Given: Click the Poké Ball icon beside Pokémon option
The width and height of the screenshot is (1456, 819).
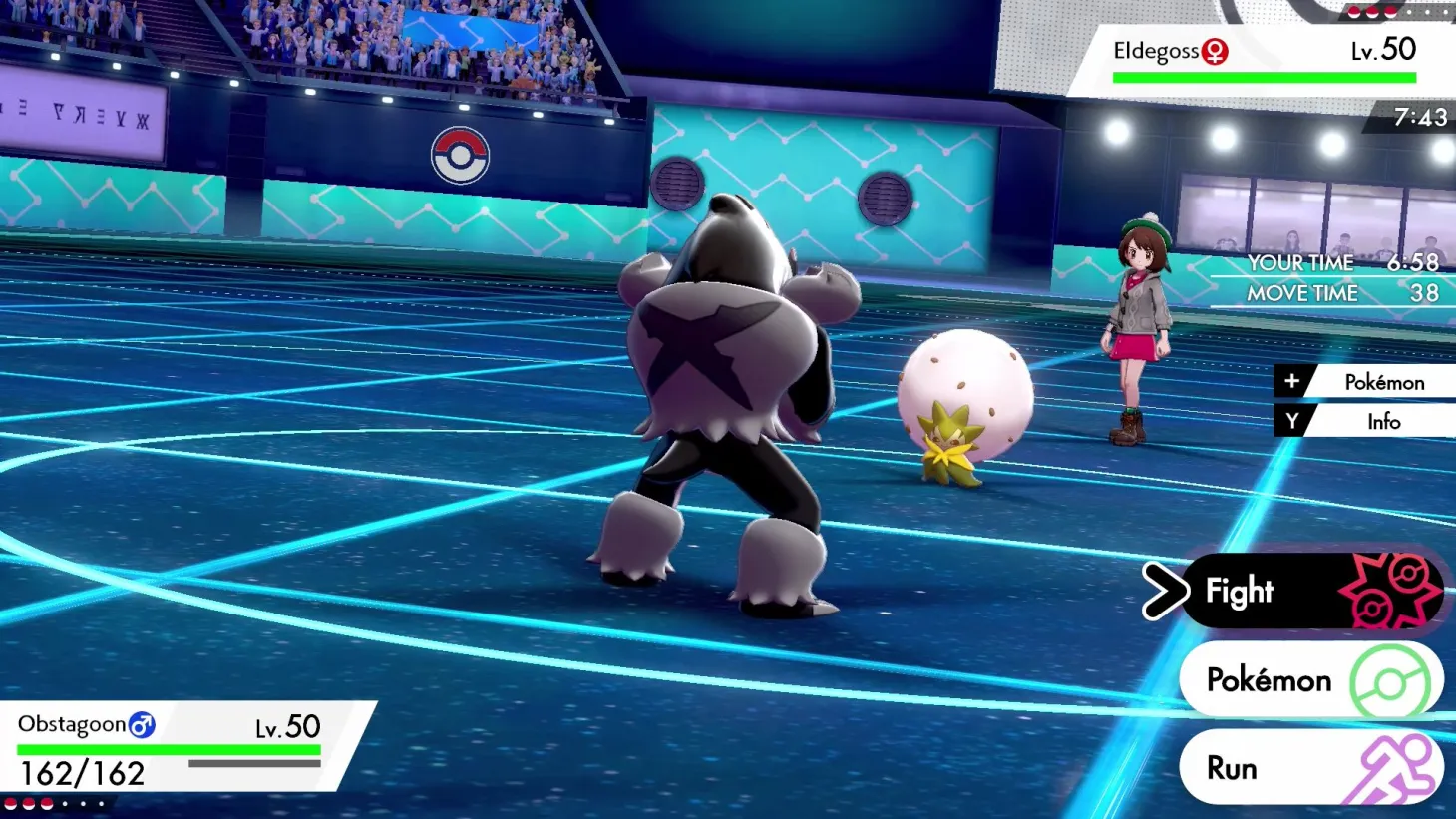Looking at the screenshot, I should (x=1390, y=680).
